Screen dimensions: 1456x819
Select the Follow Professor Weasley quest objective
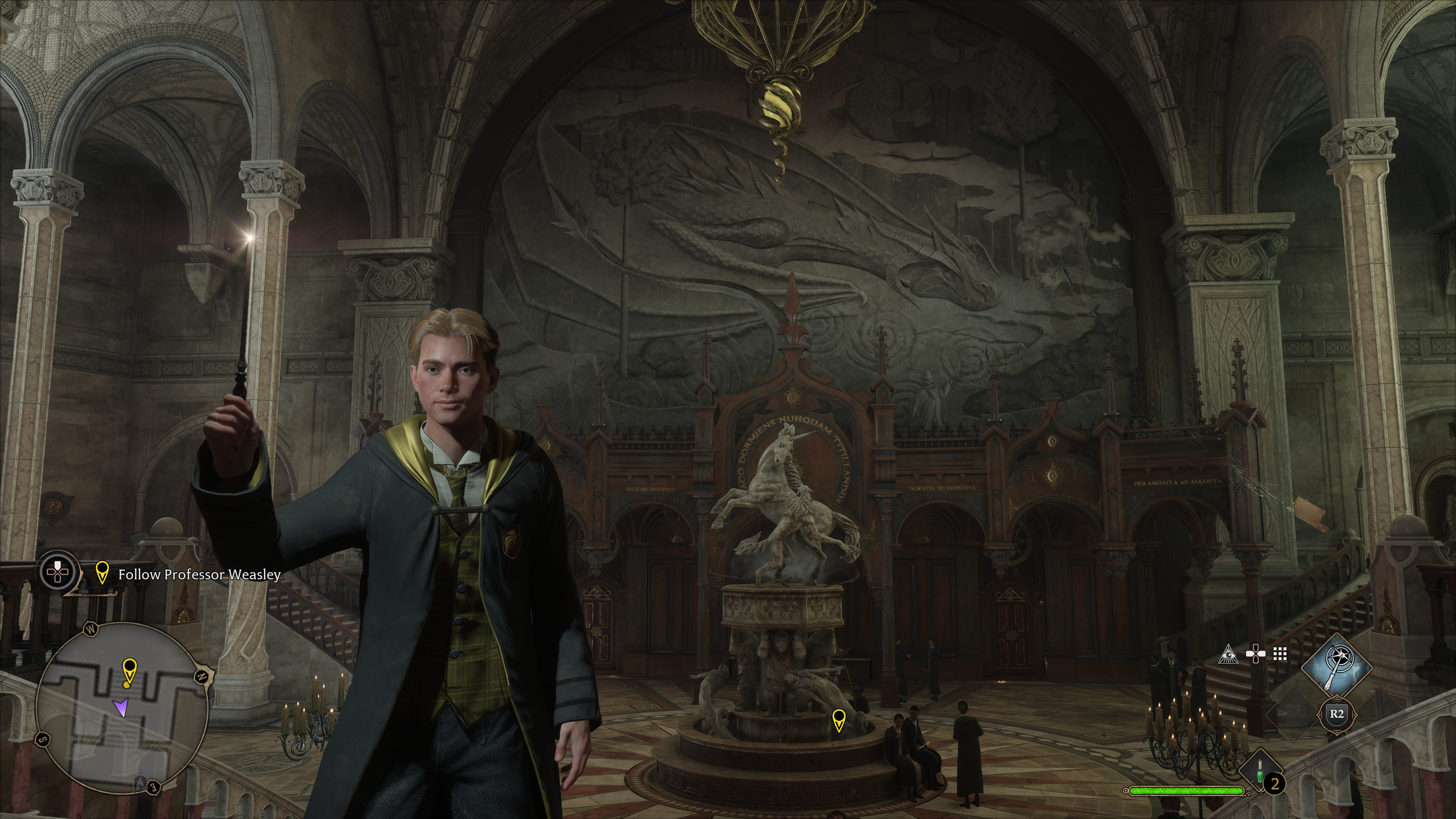[199, 574]
